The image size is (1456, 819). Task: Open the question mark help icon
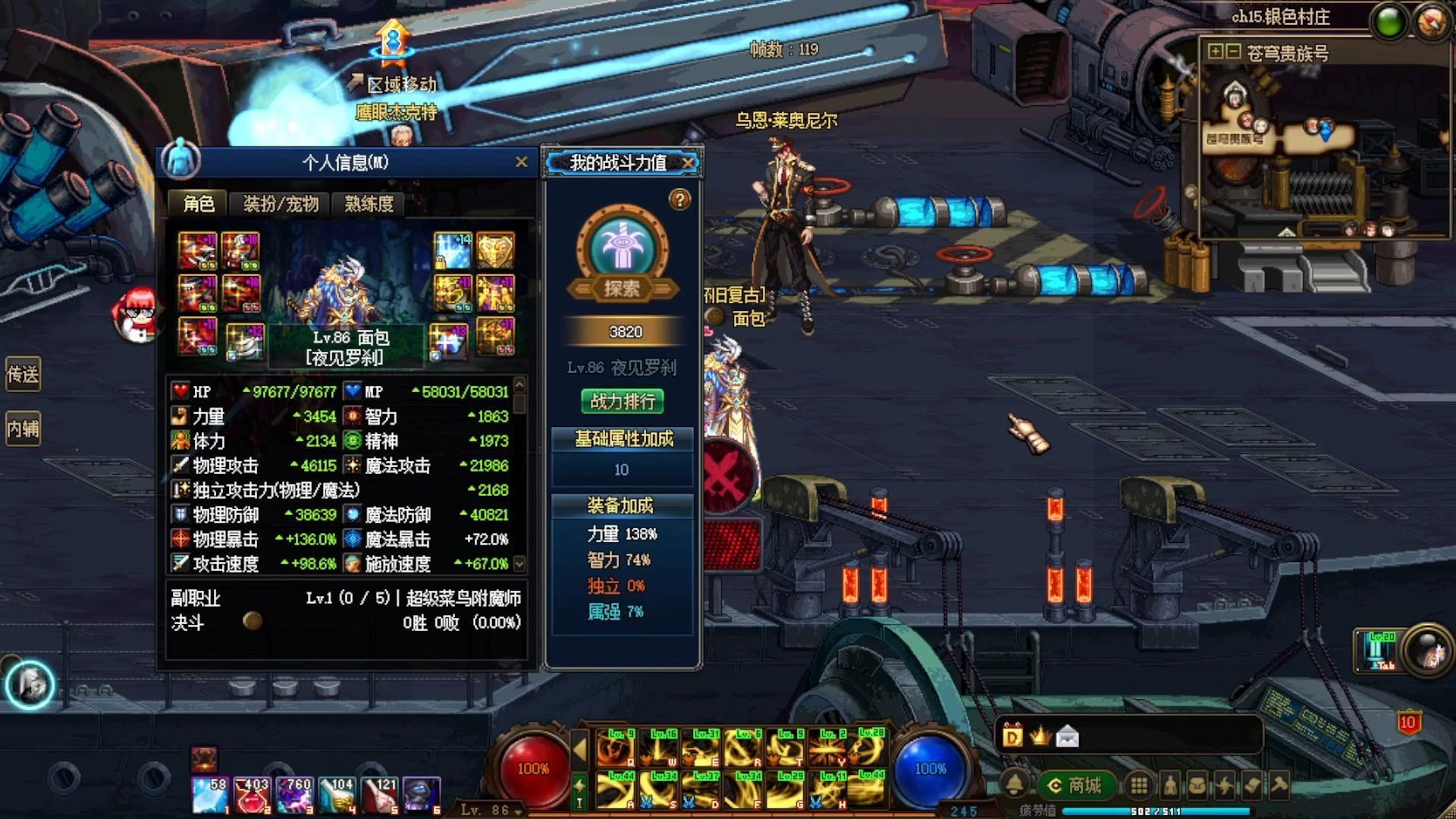tap(679, 200)
